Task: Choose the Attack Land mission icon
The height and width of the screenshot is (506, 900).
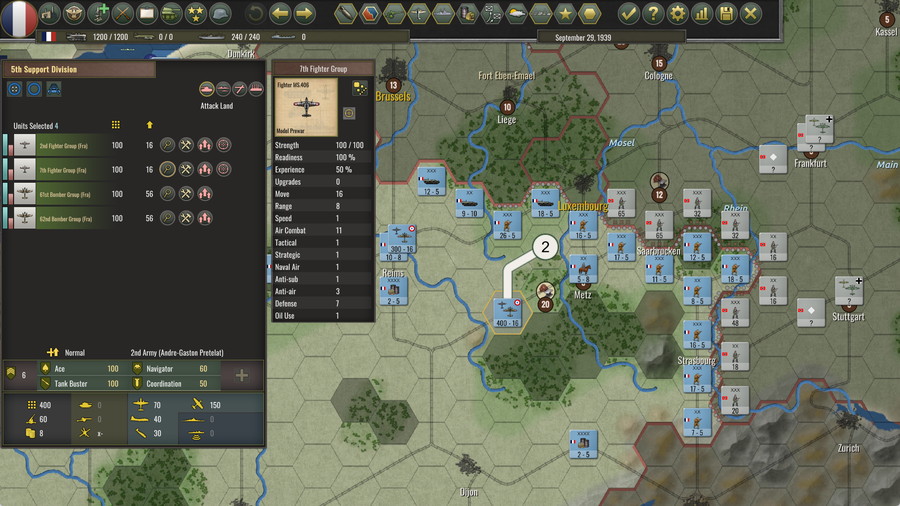Action: point(207,89)
